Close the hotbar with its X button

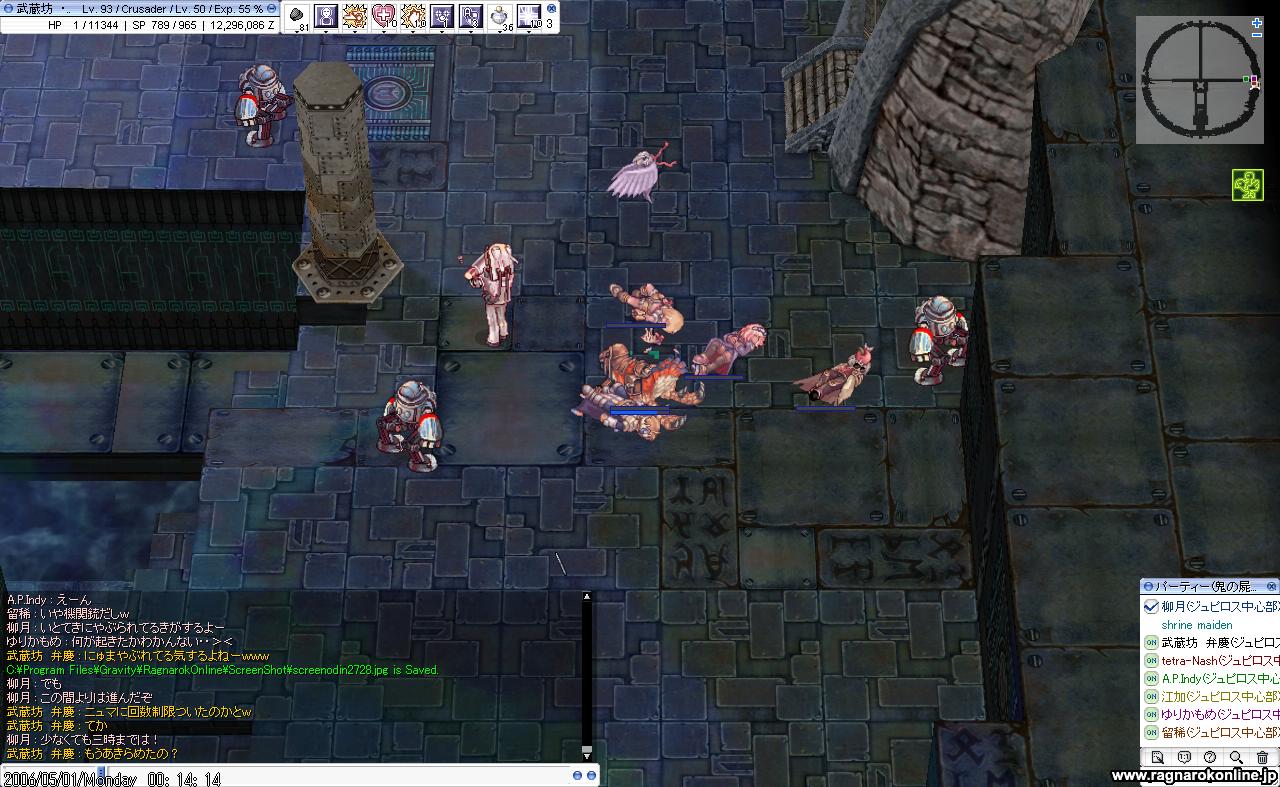click(551, 9)
